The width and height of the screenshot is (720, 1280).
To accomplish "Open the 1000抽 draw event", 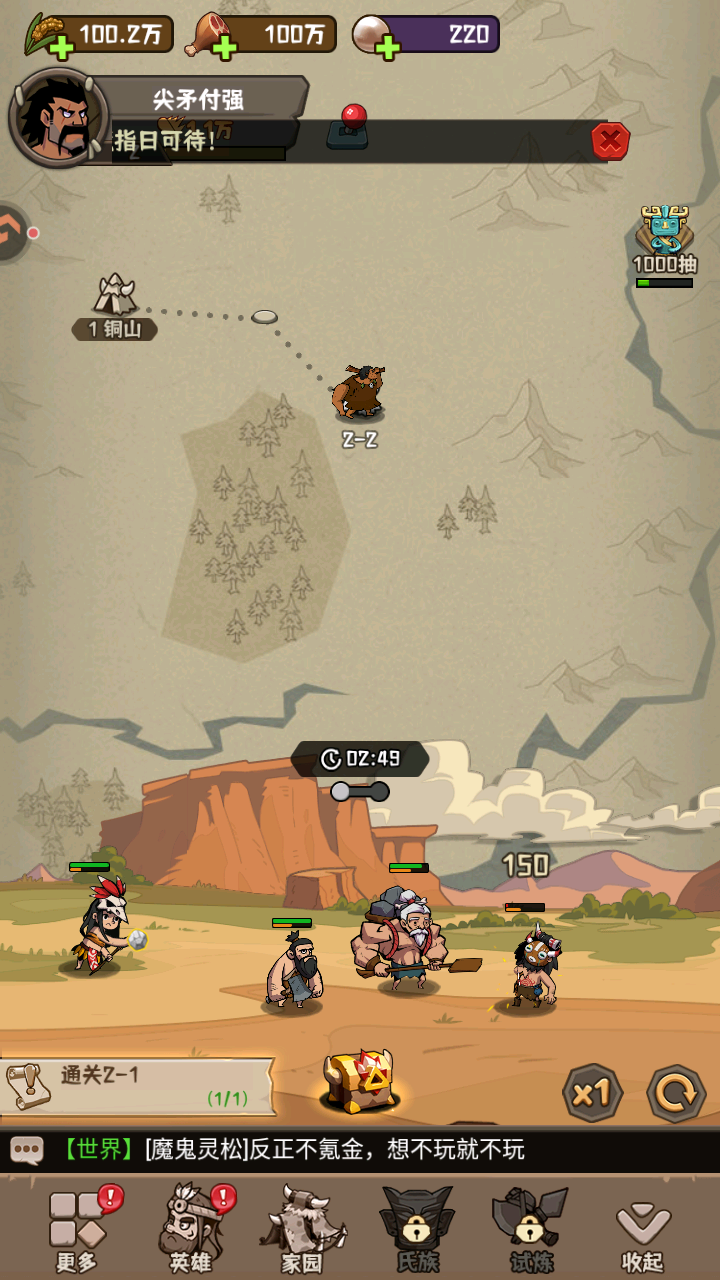I will coord(665,242).
